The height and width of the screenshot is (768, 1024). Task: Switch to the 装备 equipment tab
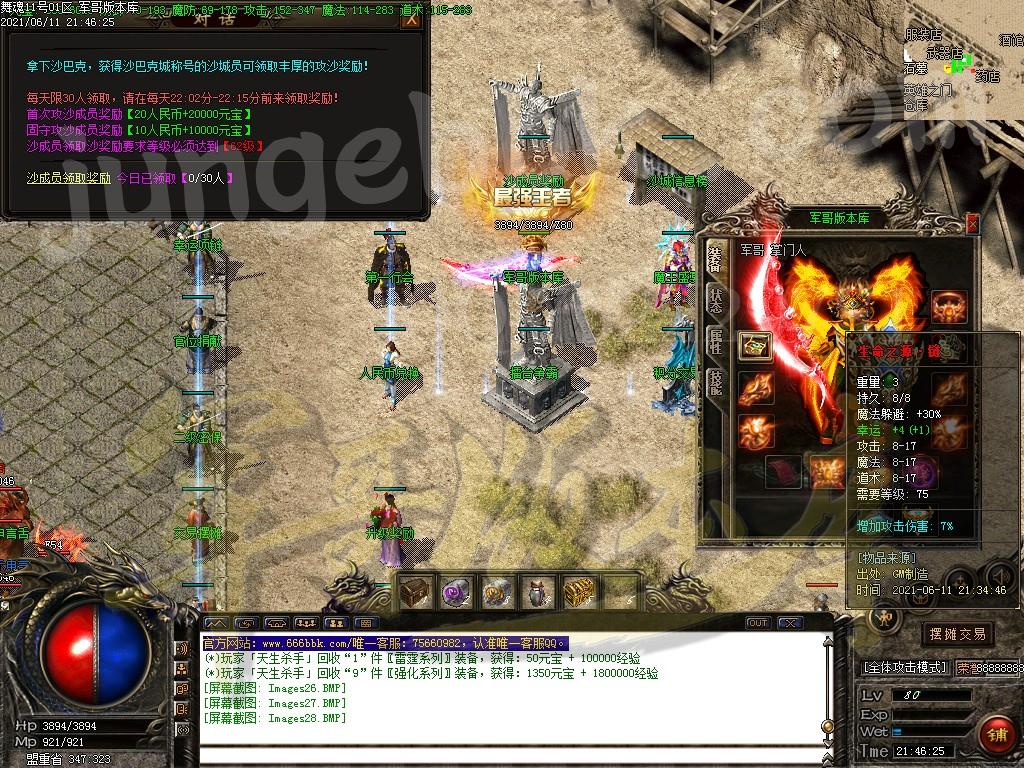tap(714, 254)
